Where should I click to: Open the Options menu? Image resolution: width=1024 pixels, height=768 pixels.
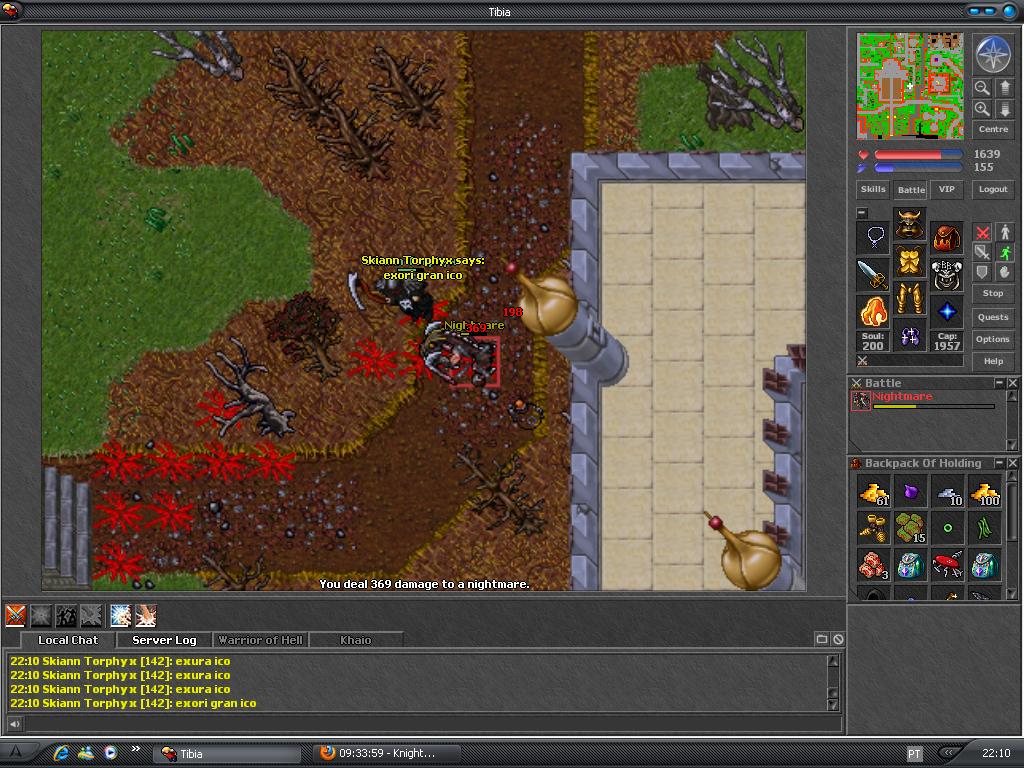tap(993, 339)
